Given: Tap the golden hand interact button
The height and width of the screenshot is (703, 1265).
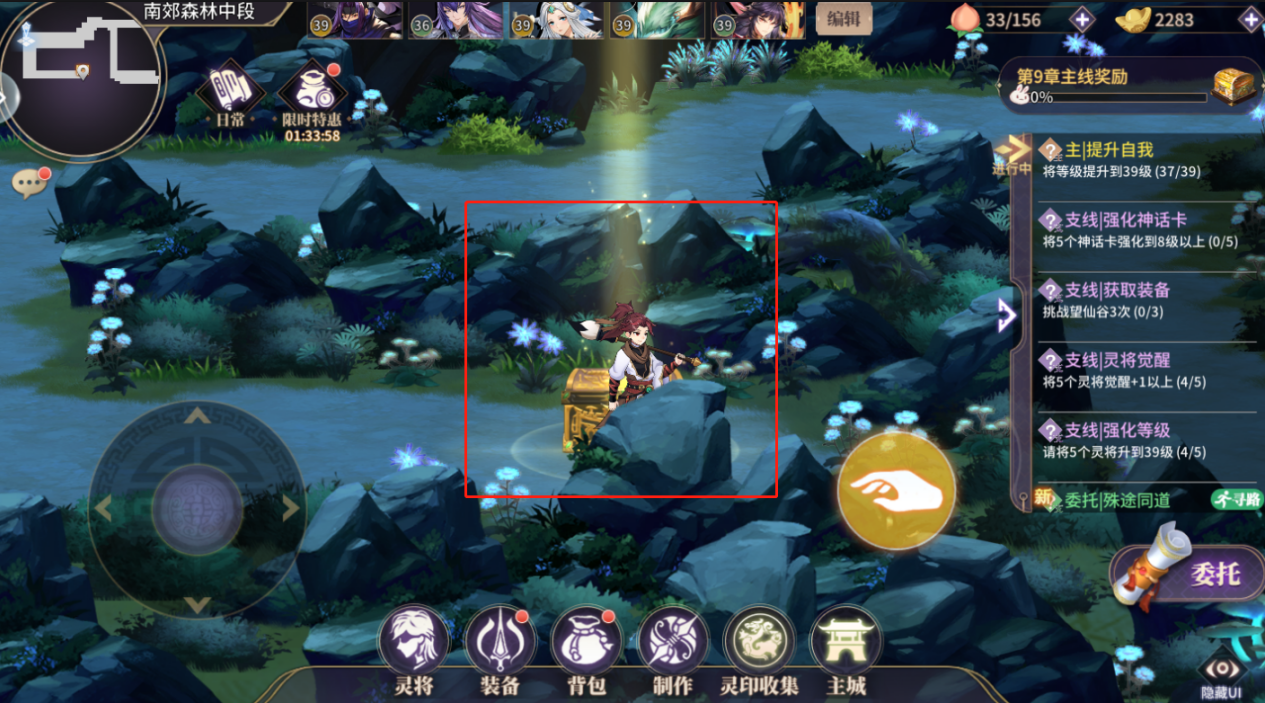Looking at the screenshot, I should click(895, 491).
